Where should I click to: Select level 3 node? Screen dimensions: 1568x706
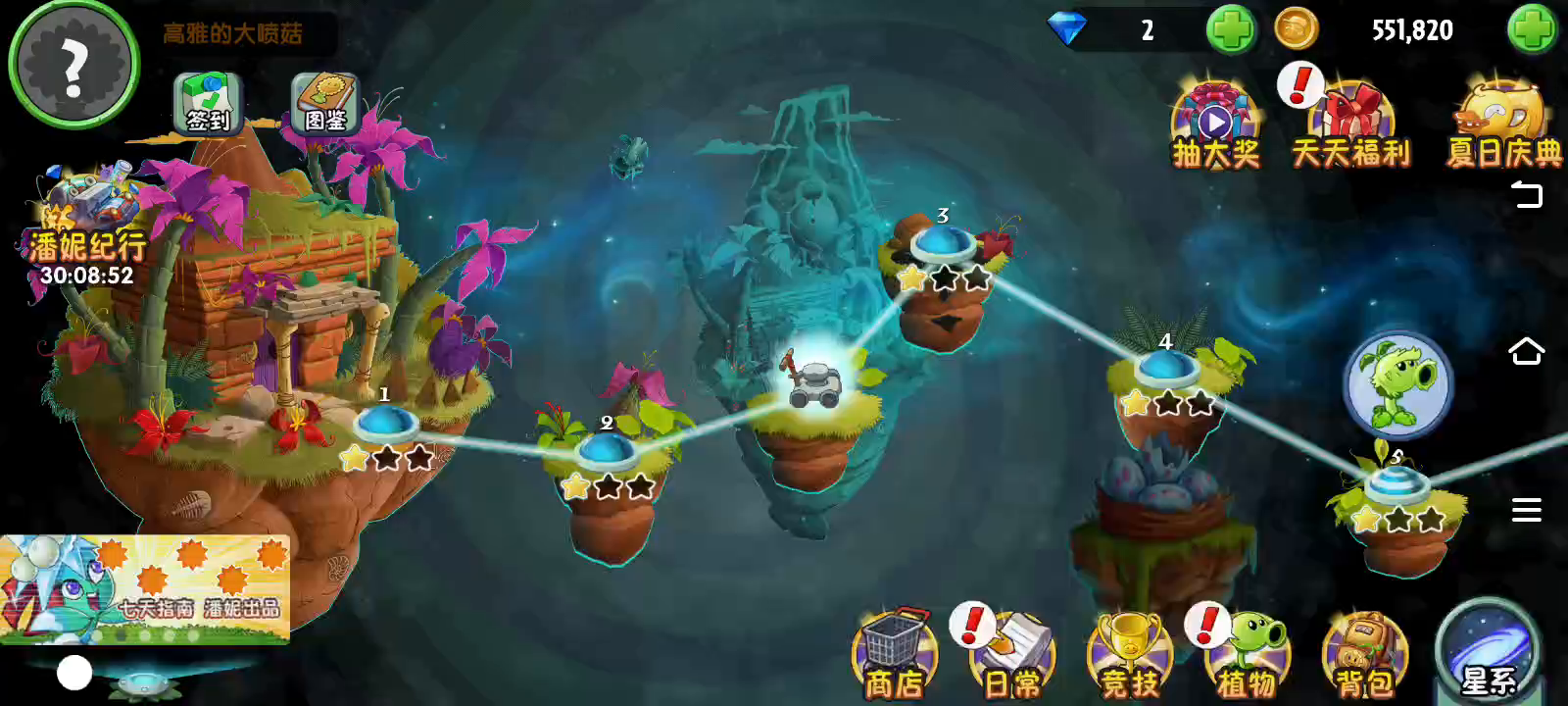[943, 244]
